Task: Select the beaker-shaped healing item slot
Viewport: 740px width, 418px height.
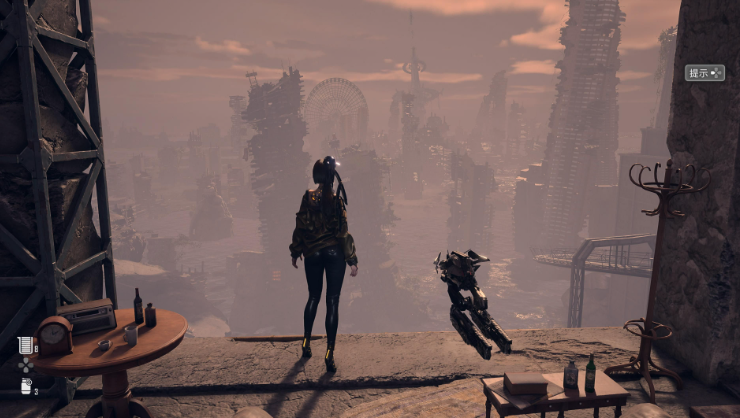Action: [x=25, y=345]
